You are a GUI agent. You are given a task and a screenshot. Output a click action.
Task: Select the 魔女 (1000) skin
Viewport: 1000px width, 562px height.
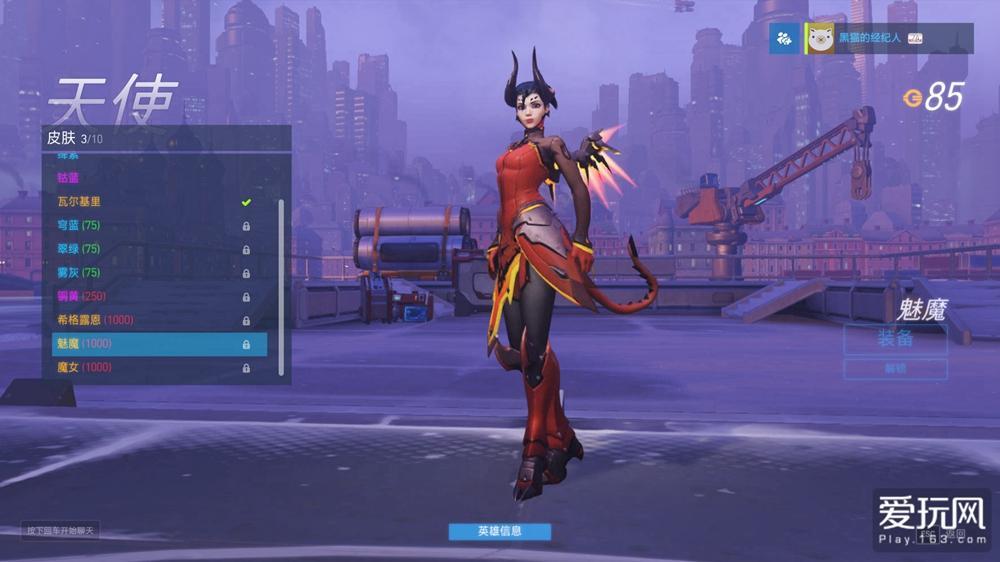tap(150, 368)
